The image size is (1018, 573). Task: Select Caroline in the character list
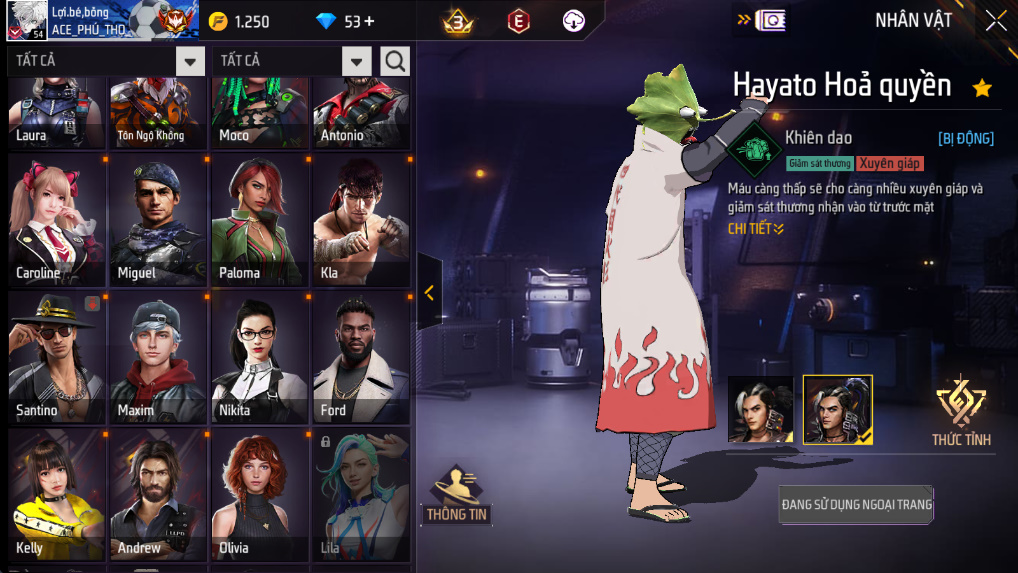[x=56, y=220]
